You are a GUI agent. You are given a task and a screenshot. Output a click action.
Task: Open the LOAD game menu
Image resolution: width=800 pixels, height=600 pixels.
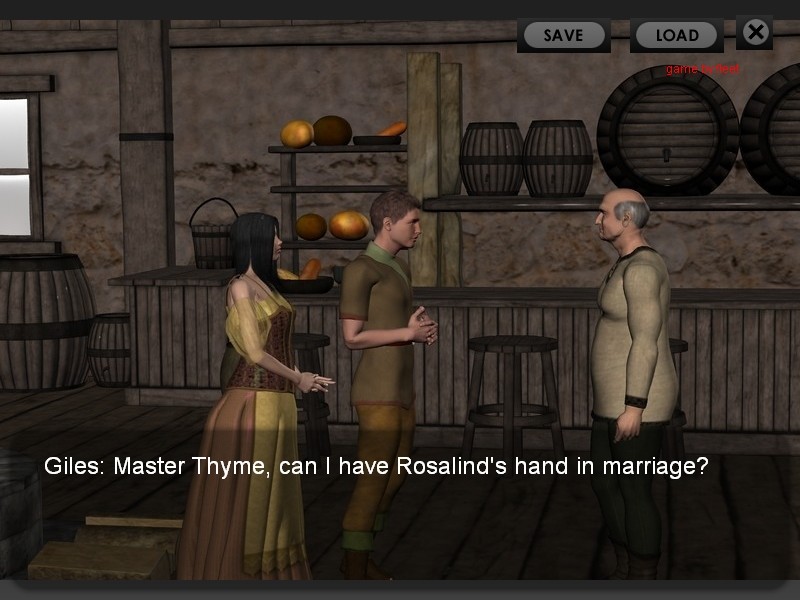[677, 35]
